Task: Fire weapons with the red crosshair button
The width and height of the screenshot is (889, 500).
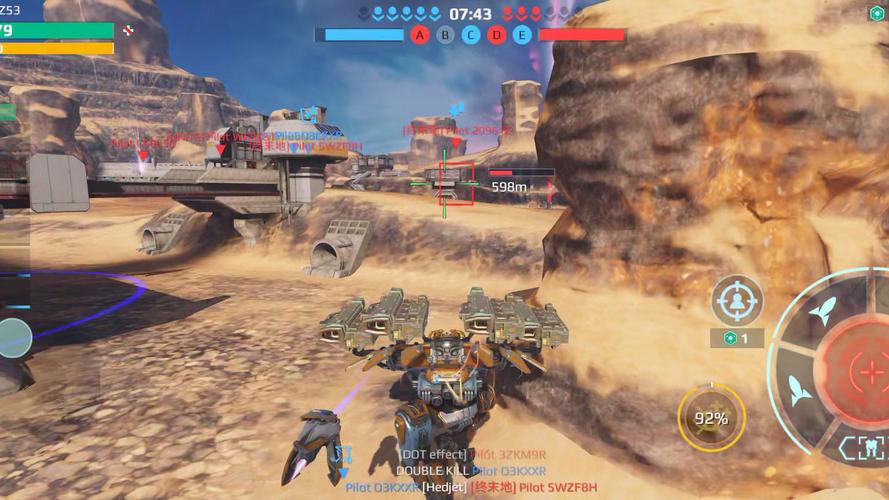Action: click(860, 372)
